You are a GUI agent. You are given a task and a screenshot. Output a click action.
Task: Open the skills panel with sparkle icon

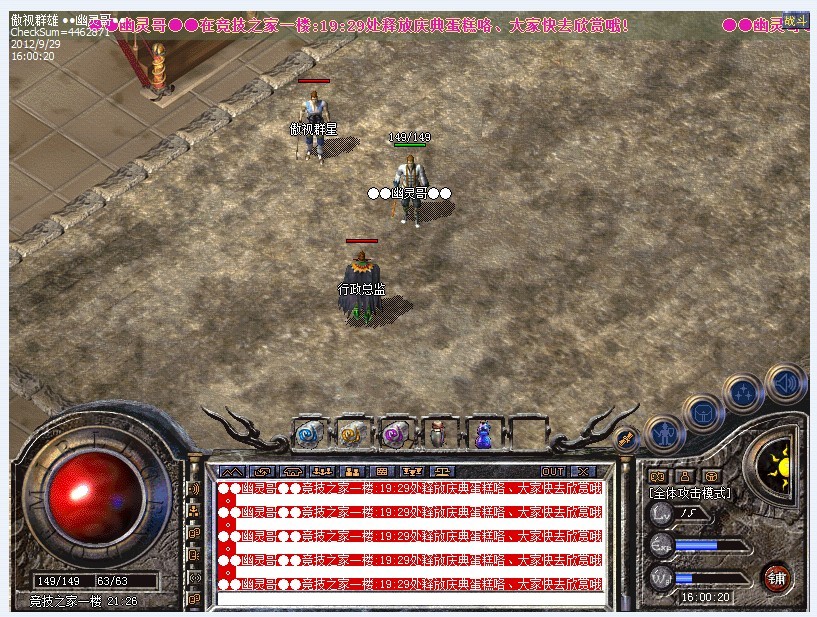(x=743, y=391)
